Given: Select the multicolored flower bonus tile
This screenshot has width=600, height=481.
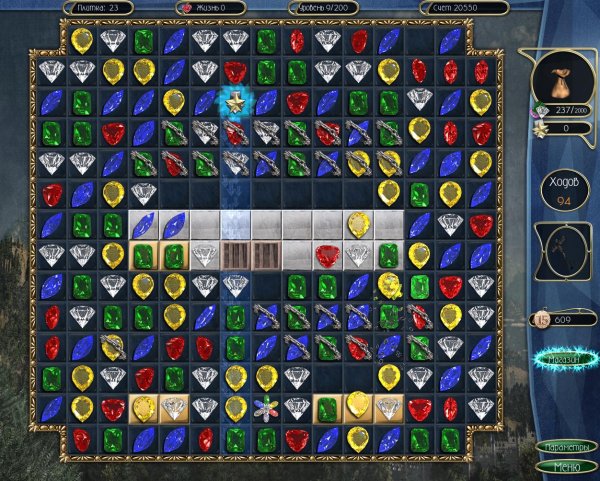Looking at the screenshot, I should point(265,409).
